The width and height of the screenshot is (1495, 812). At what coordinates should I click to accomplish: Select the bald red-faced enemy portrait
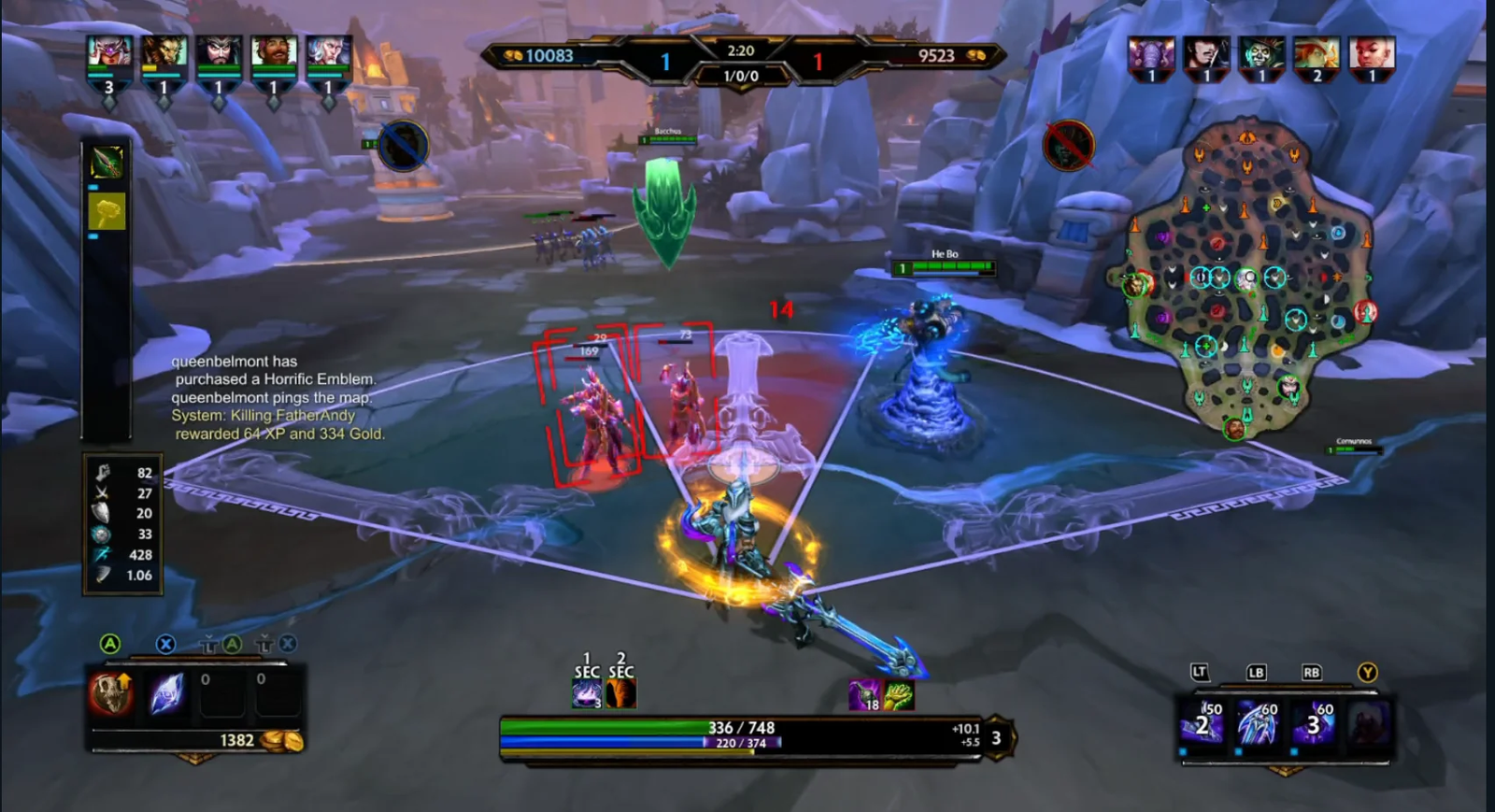point(1372,53)
